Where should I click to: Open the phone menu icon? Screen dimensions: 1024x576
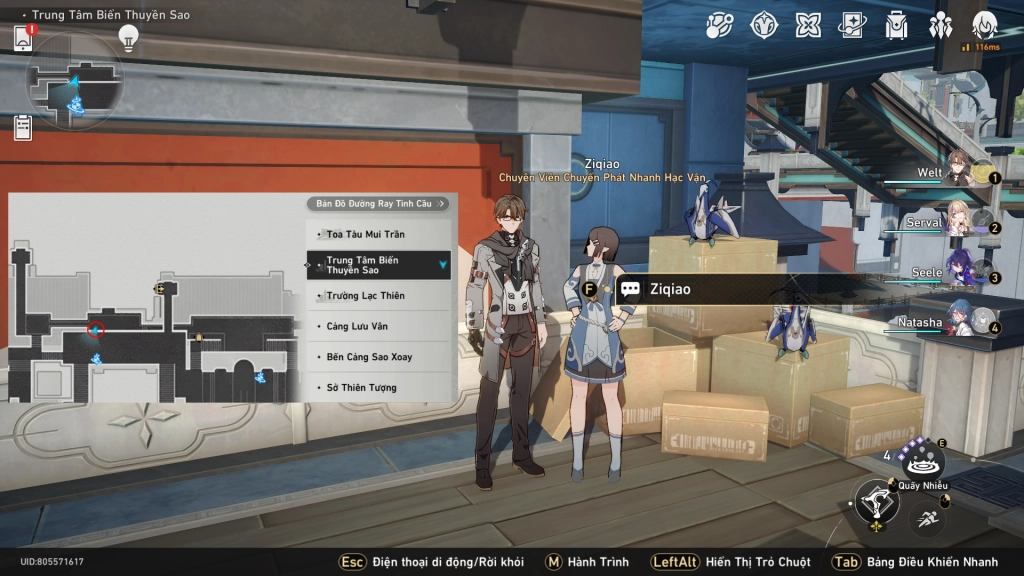coord(23,38)
